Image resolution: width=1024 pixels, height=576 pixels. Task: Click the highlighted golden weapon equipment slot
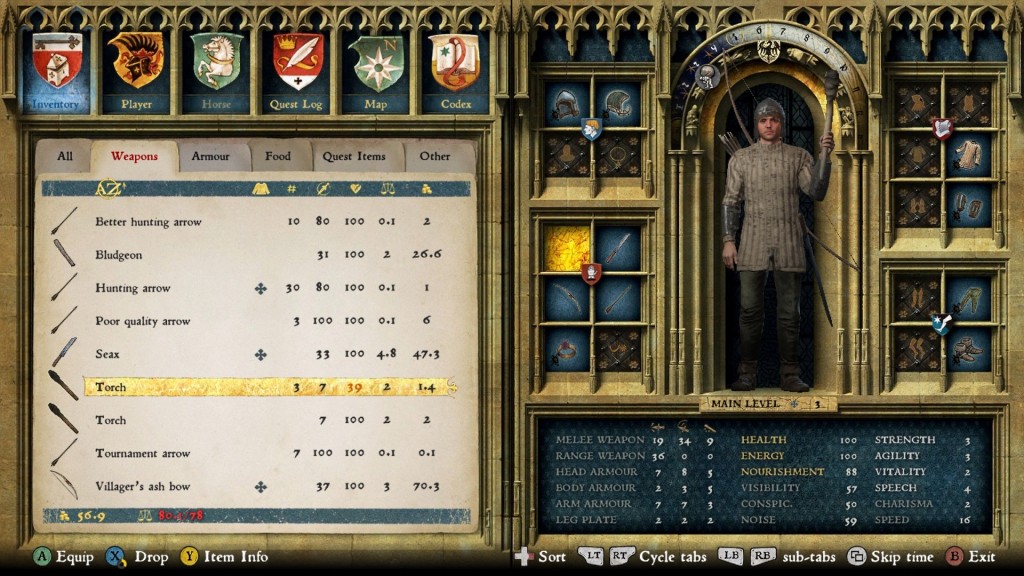(x=566, y=247)
